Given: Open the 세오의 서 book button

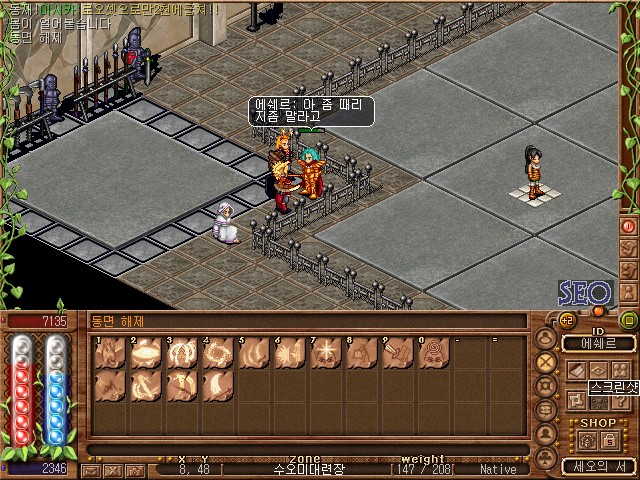Looking at the screenshot, I should pyautogui.click(x=597, y=465).
